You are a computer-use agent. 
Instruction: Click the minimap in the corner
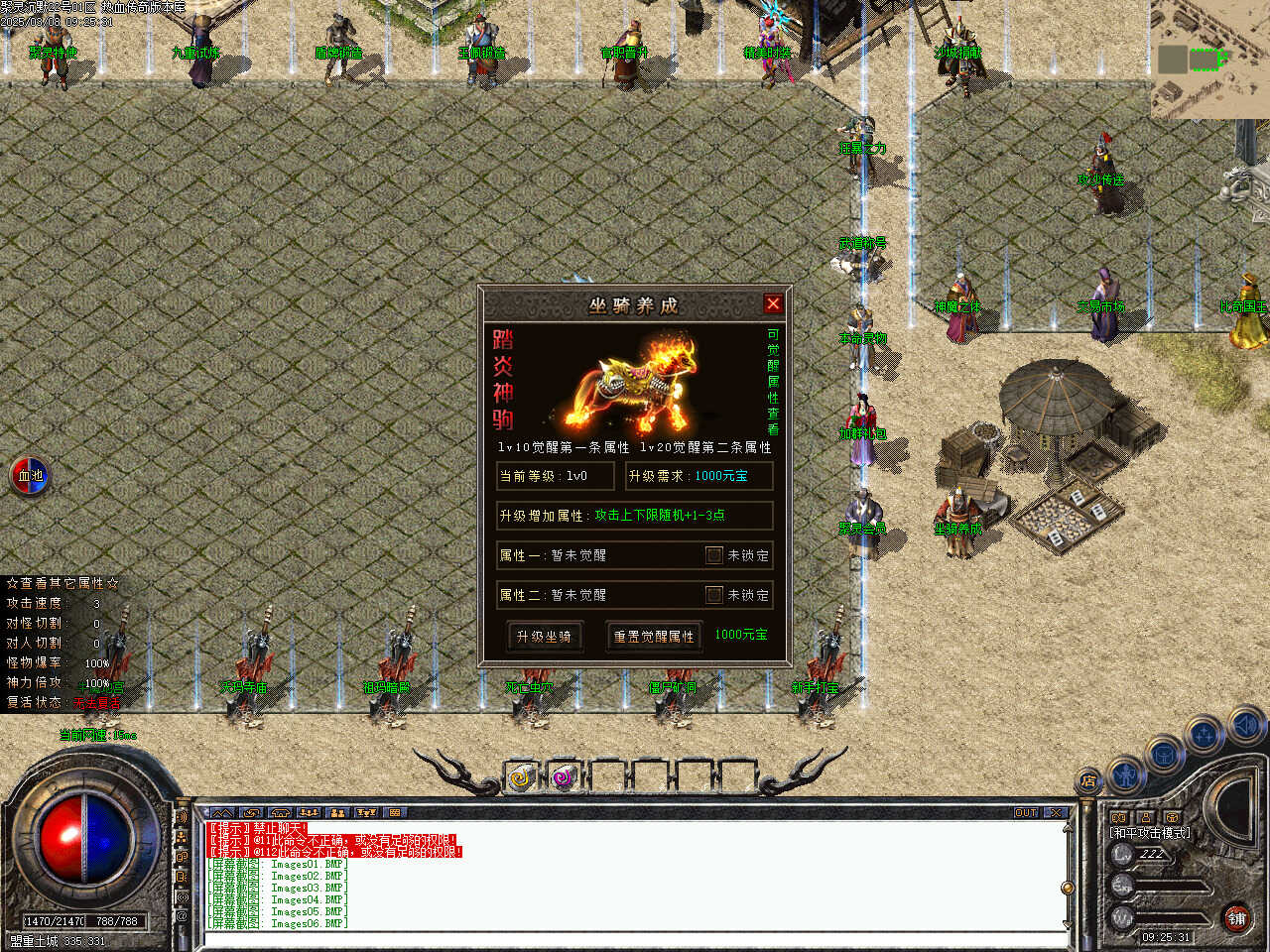pyautogui.click(x=1209, y=59)
